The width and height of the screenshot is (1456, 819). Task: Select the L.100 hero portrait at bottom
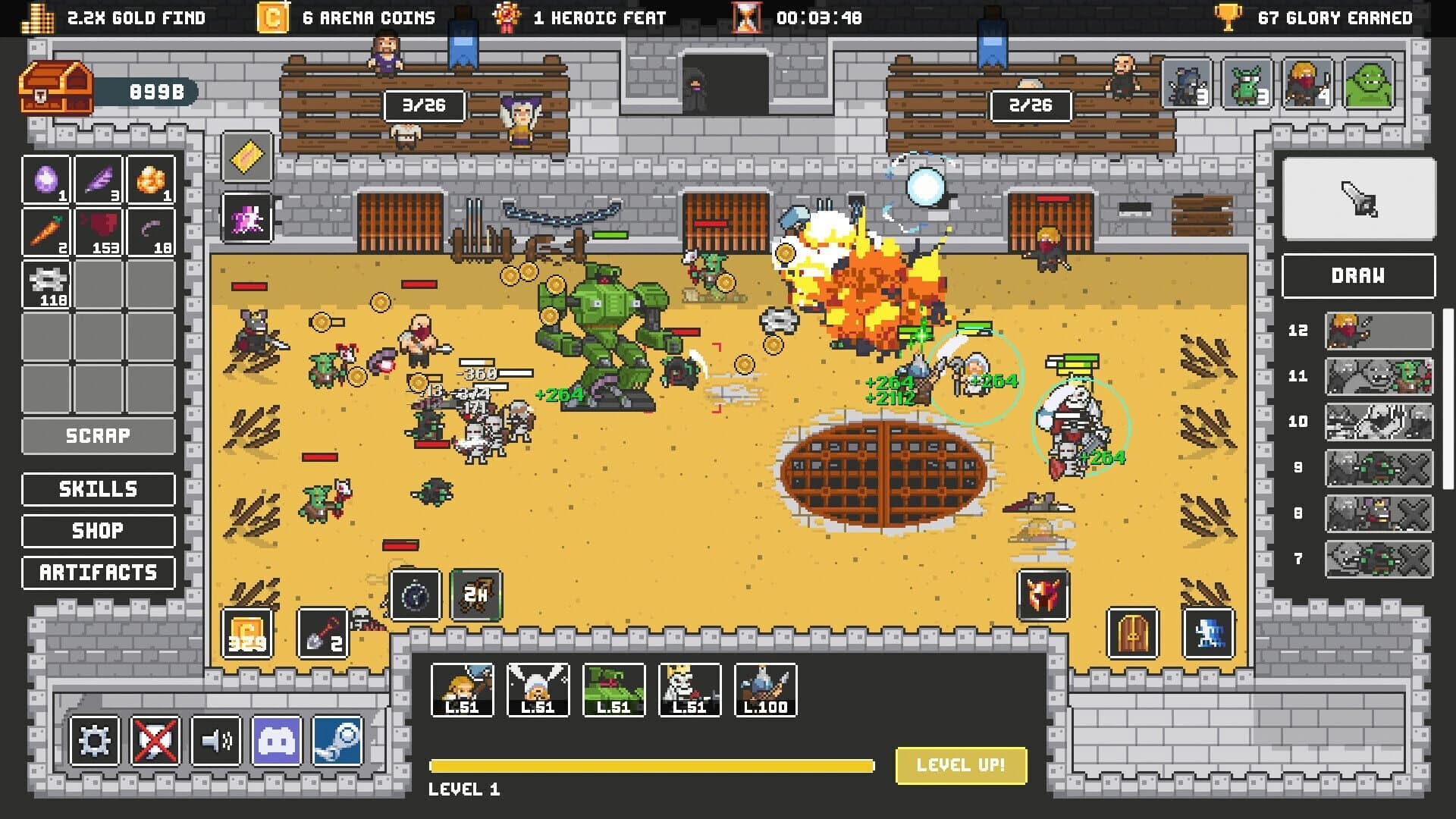pos(766,690)
